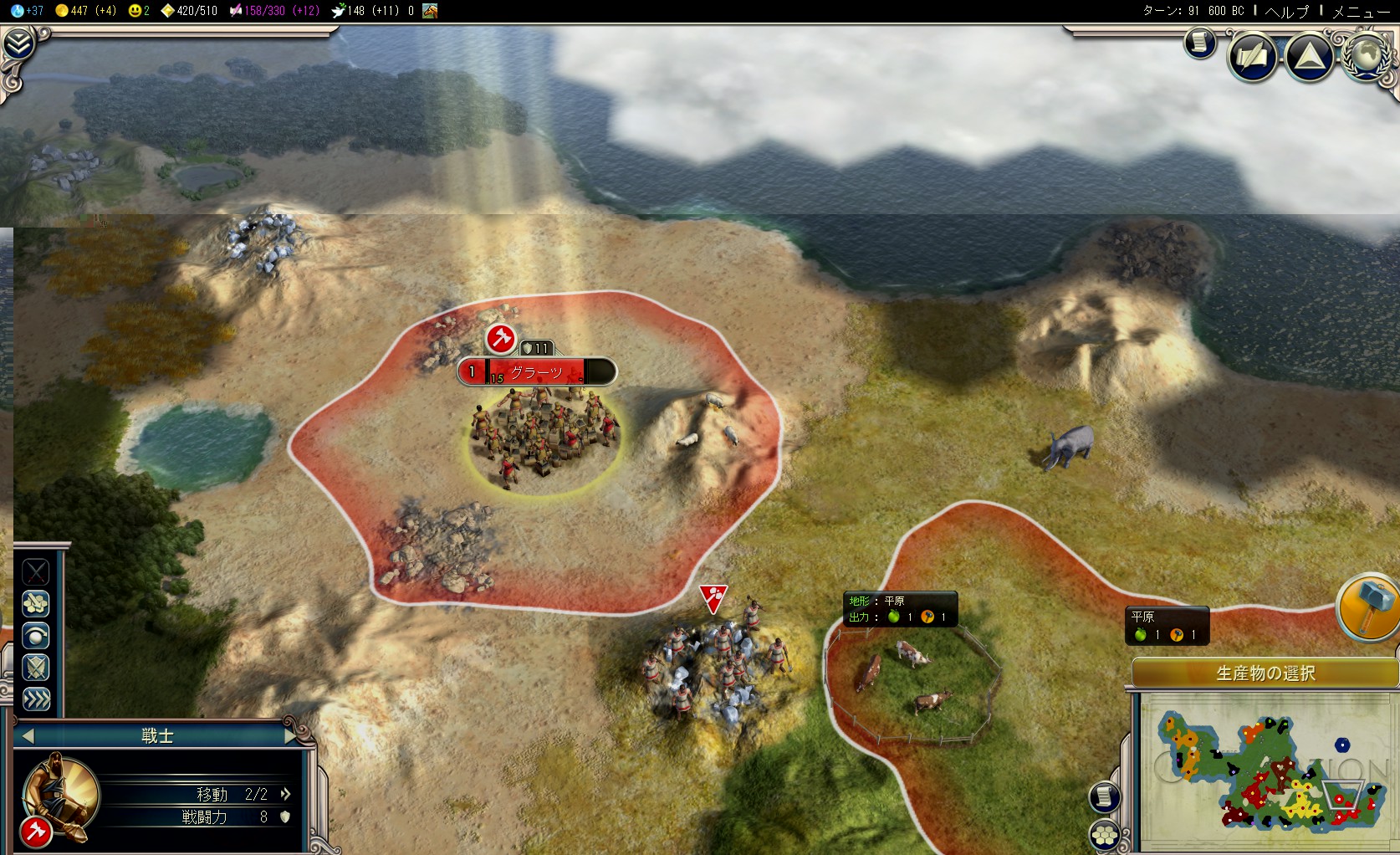Open the グラーツ city banner

tap(536, 372)
